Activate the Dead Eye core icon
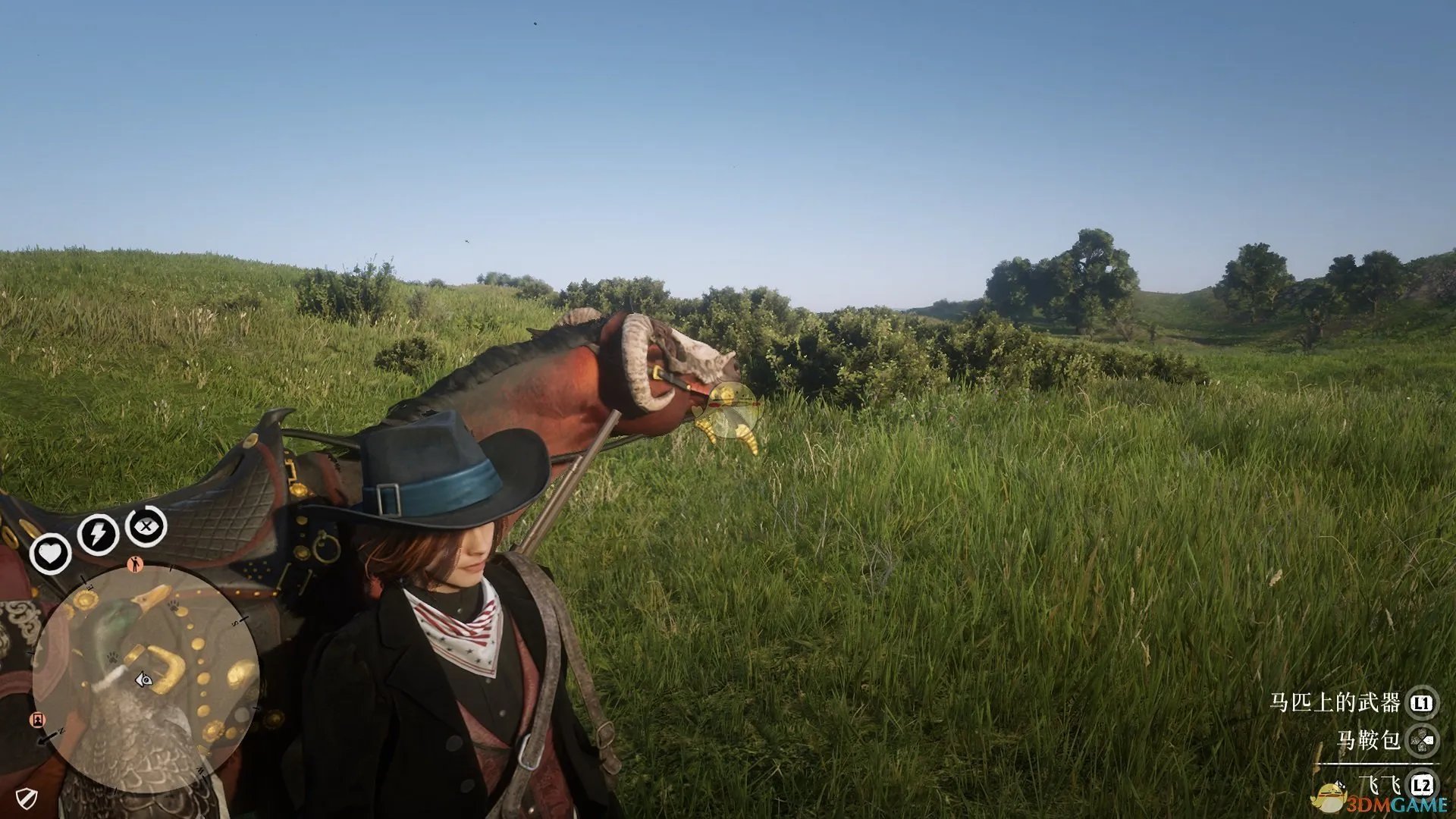Viewport: 1456px width, 819px height. (146, 526)
